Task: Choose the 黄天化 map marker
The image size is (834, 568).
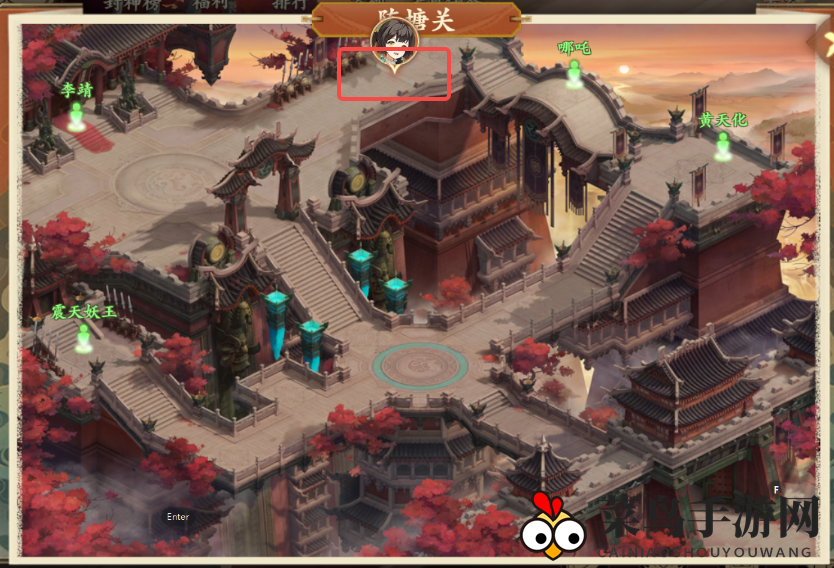Action: tap(722, 145)
